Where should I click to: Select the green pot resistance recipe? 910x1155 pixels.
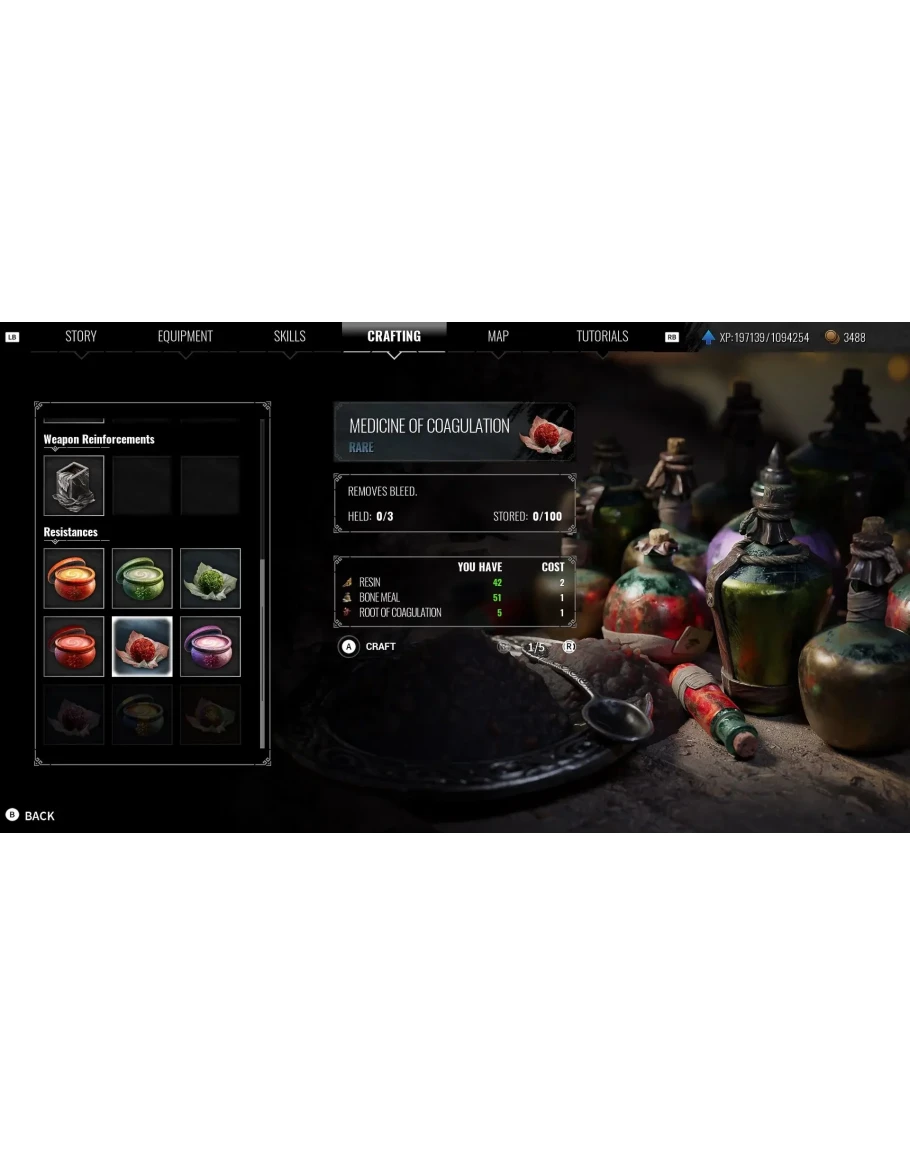tap(142, 578)
